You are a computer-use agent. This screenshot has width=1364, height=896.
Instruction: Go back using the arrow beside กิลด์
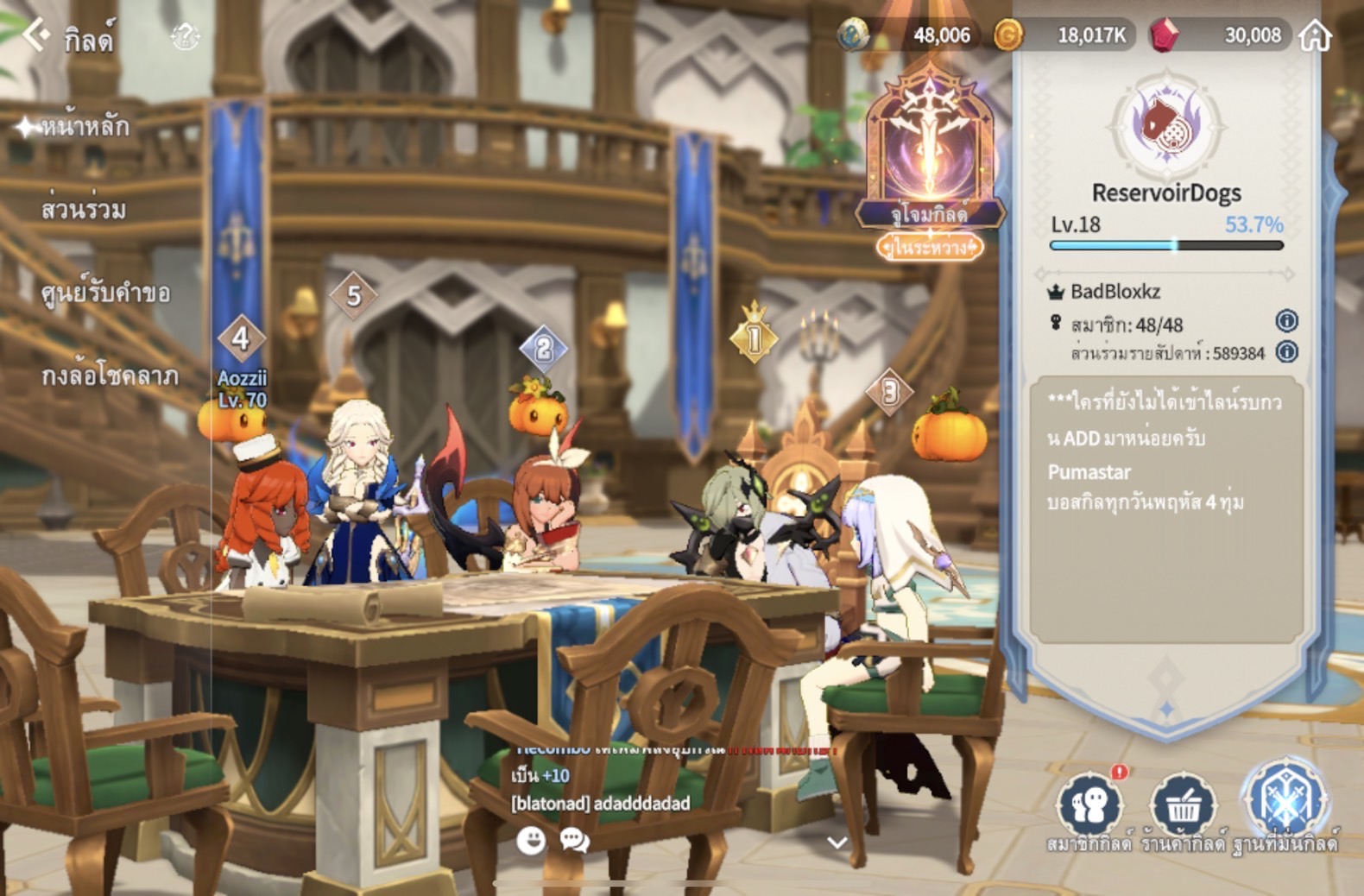[x=35, y=35]
